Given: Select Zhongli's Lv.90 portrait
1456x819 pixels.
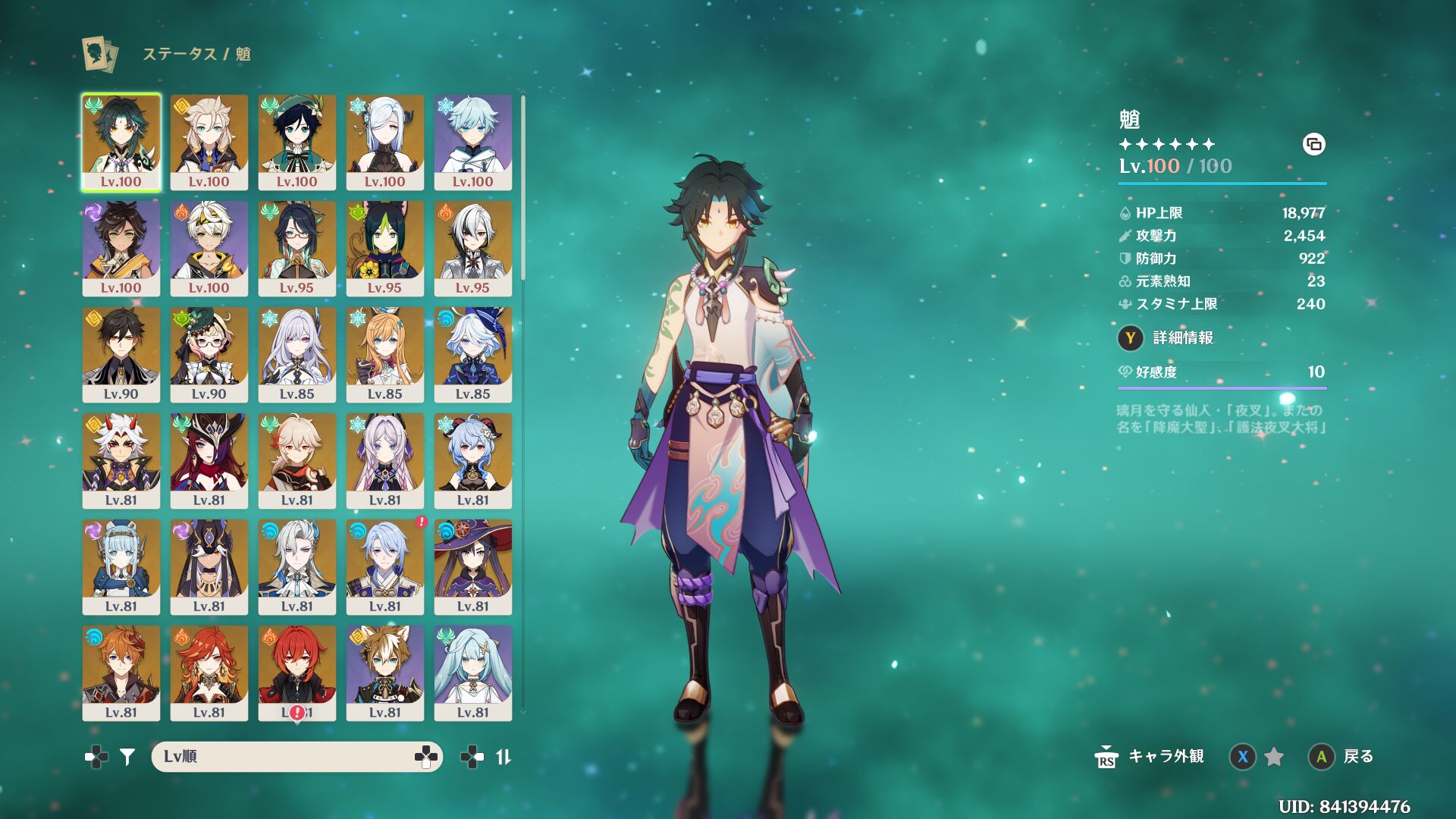Looking at the screenshot, I should 121,354.
